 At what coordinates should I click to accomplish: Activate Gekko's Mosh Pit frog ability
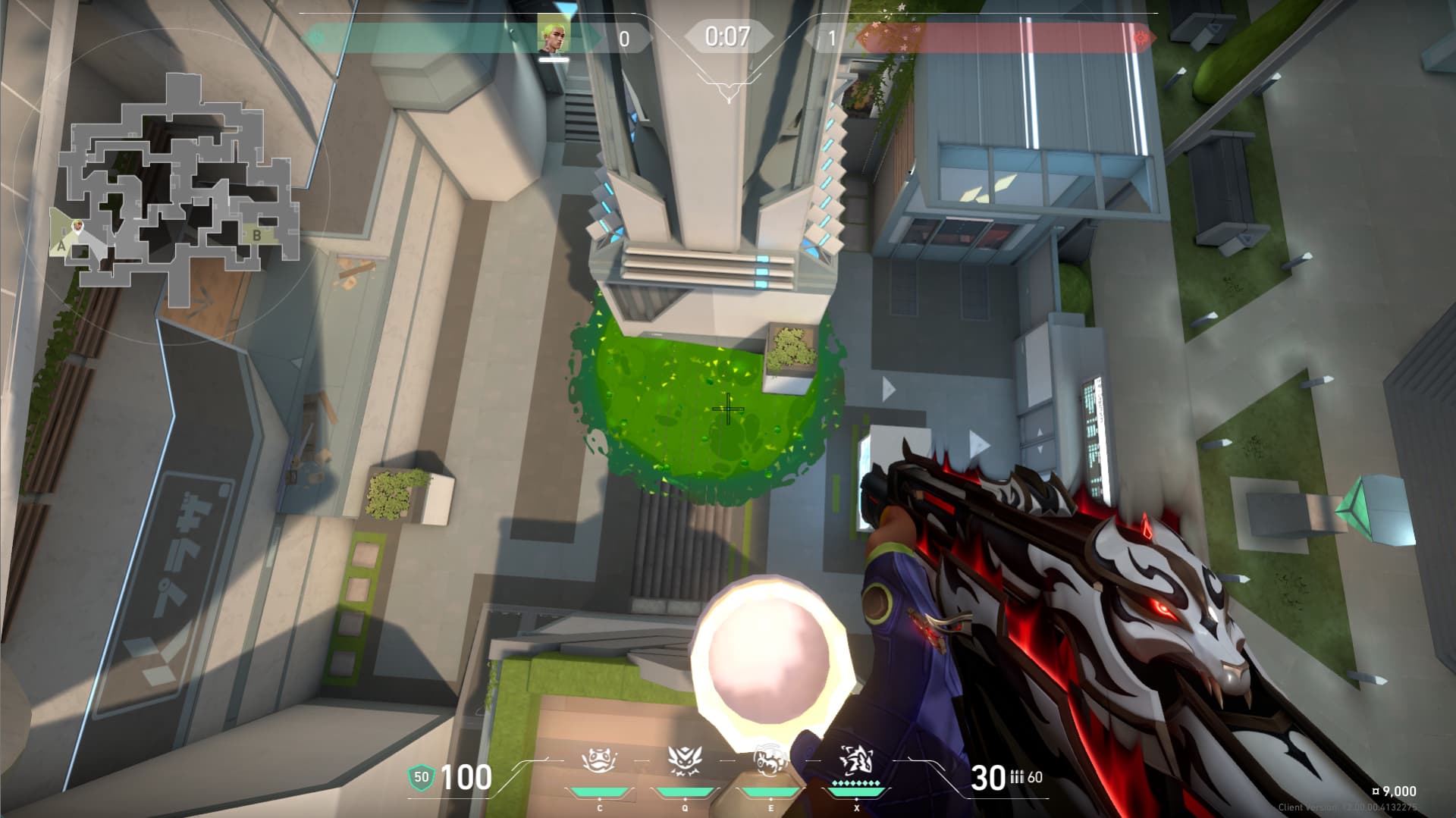coord(599,760)
